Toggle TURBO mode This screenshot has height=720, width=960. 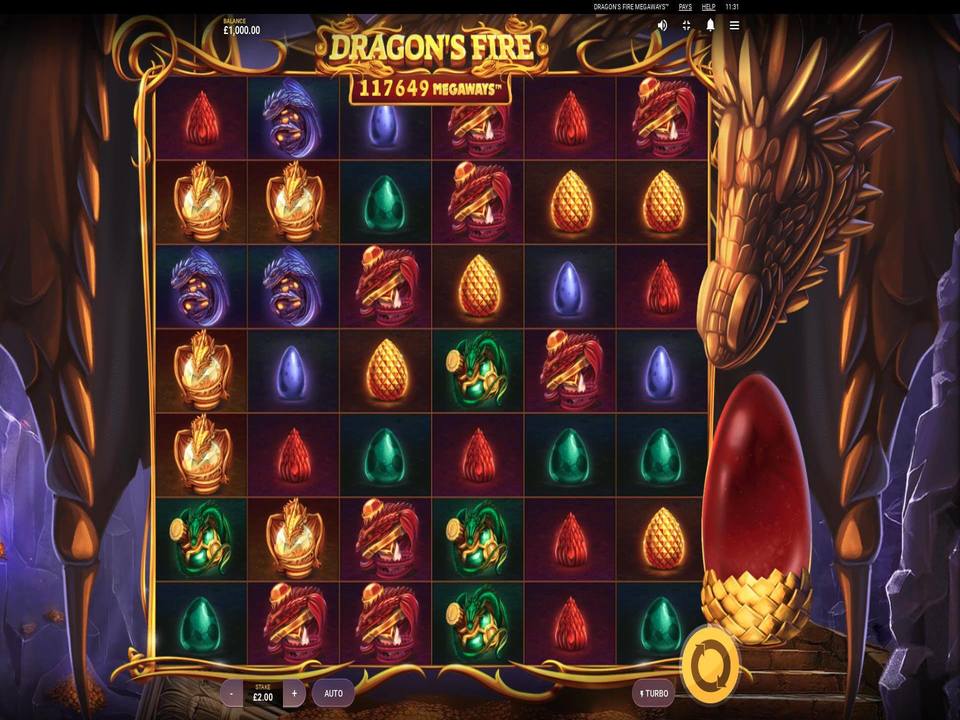(x=653, y=692)
